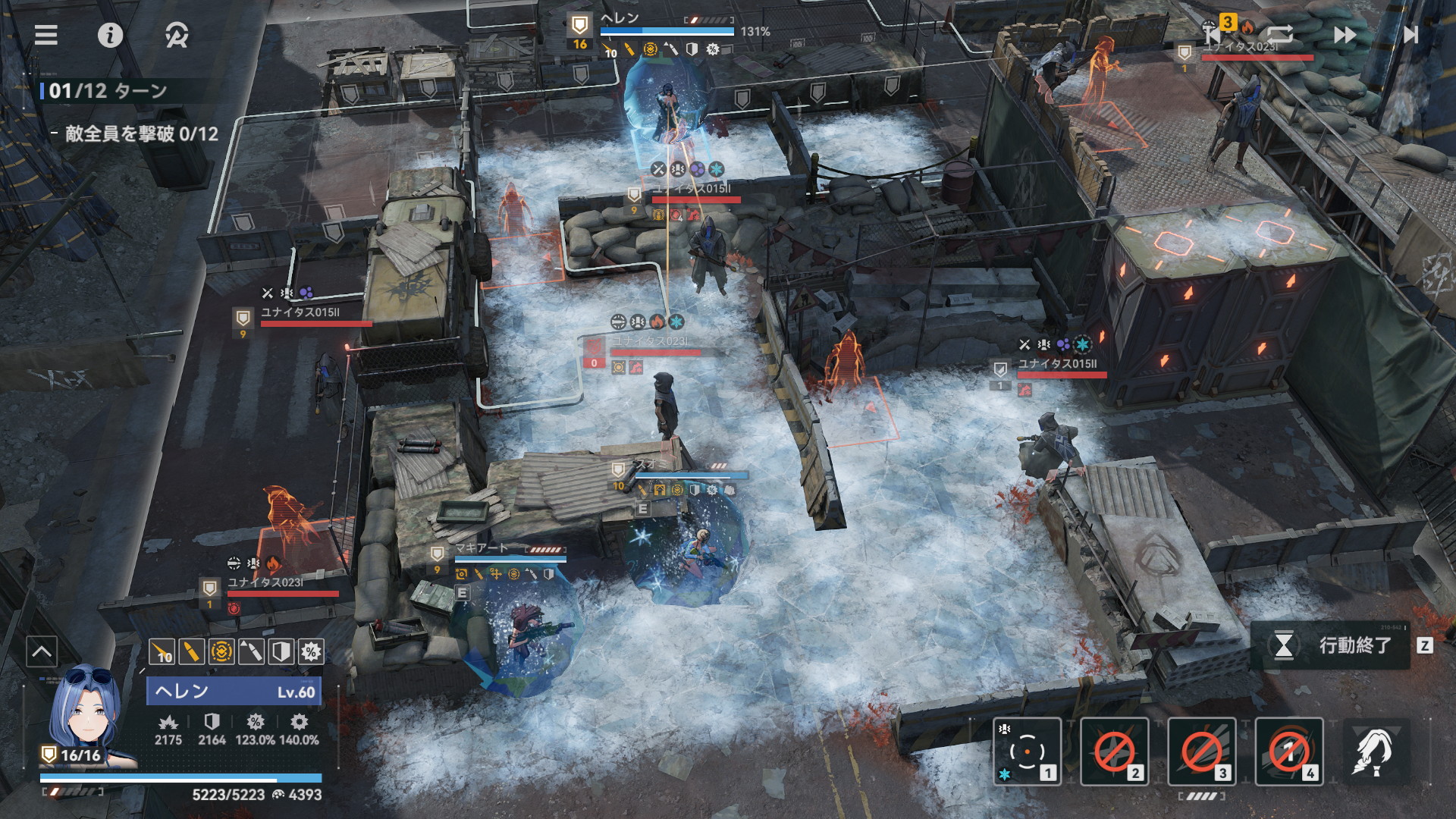Expand the panel with the up-chevron button
This screenshot has height=819, width=1456.
42,651
